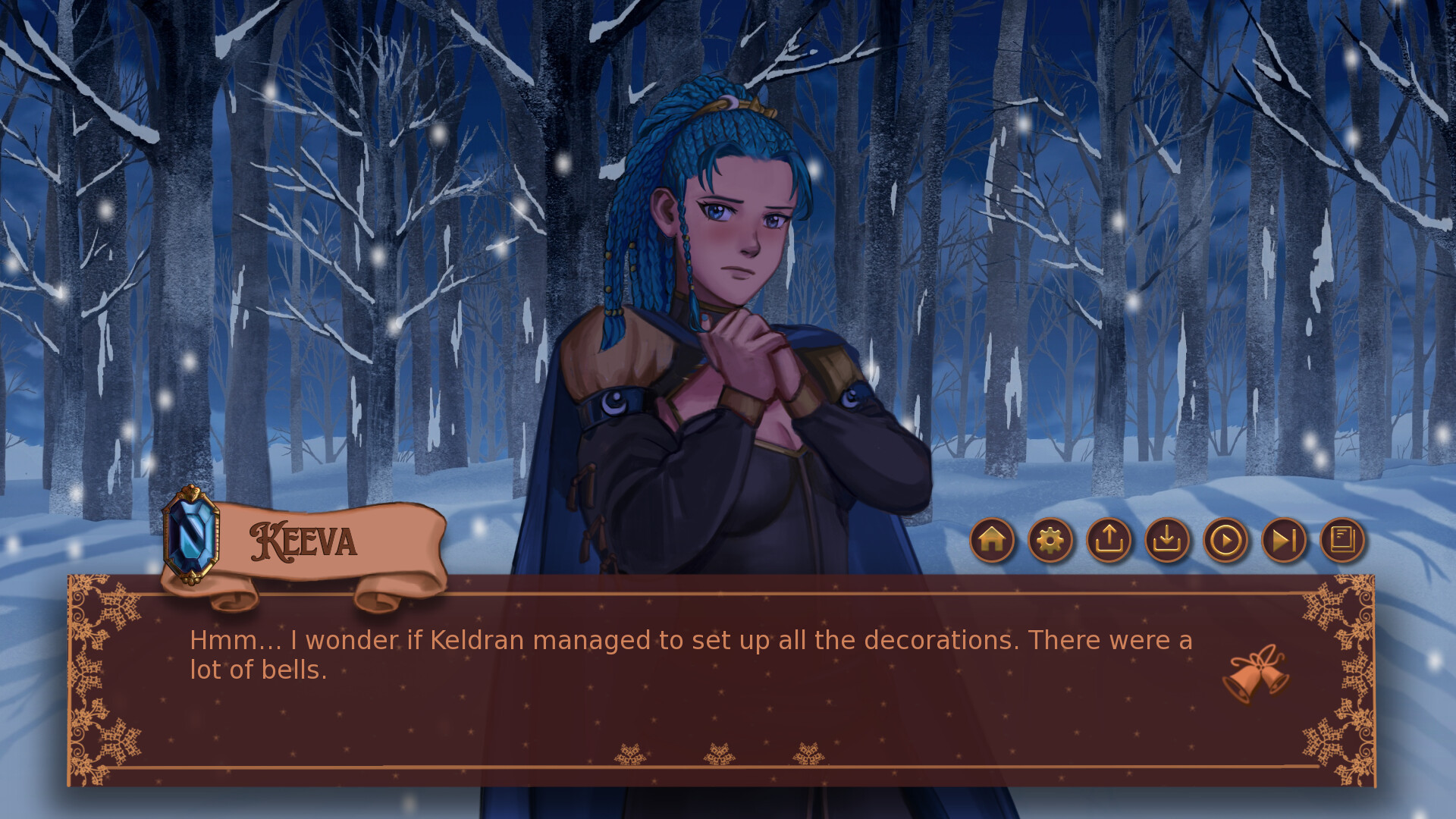Click Keeva's character sprite
The image size is (1456, 819).
pos(728,303)
